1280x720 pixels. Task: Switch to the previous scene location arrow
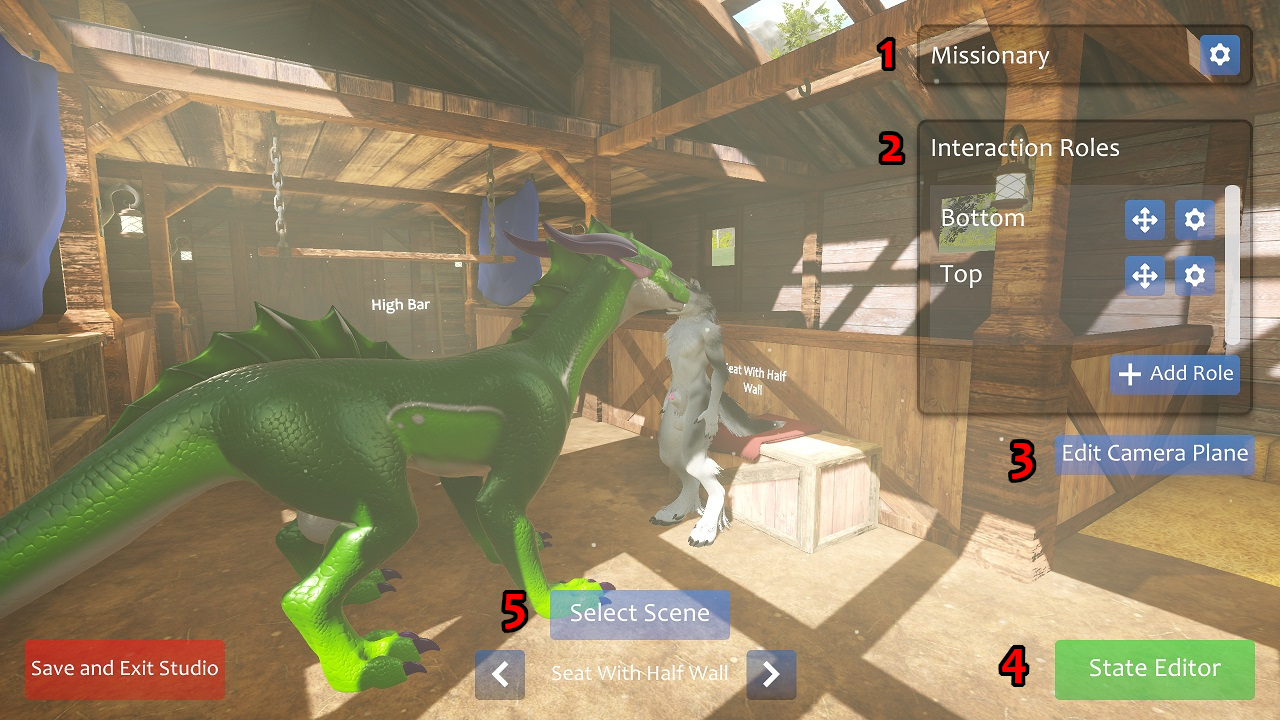tap(500, 674)
